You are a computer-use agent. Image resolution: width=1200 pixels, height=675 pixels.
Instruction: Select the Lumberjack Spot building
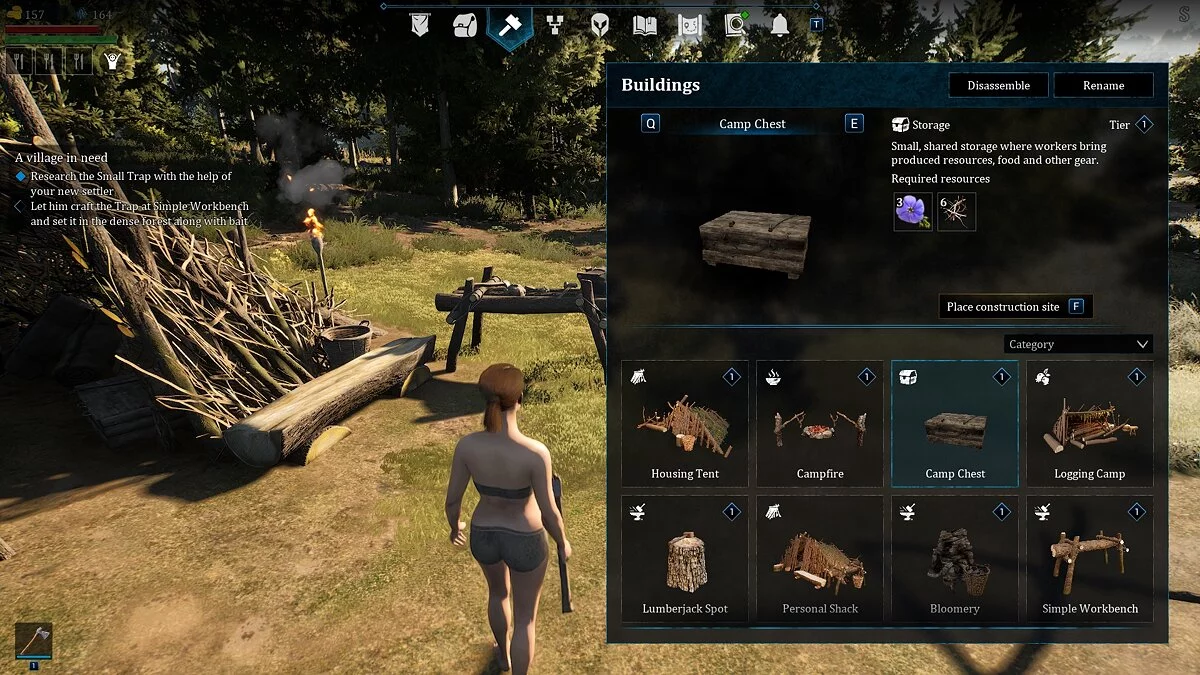pyautogui.click(x=685, y=559)
